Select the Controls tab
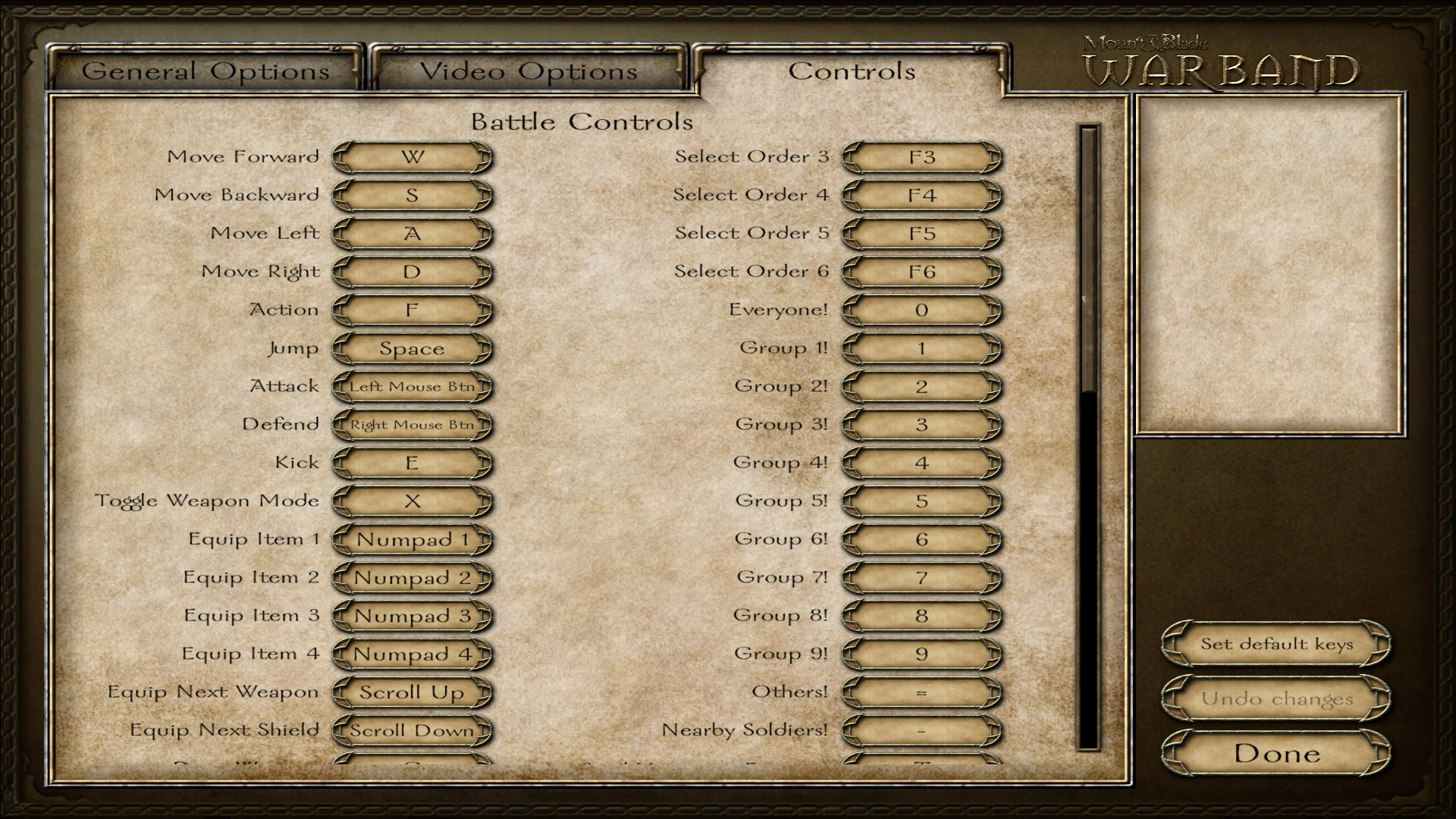 [849, 71]
